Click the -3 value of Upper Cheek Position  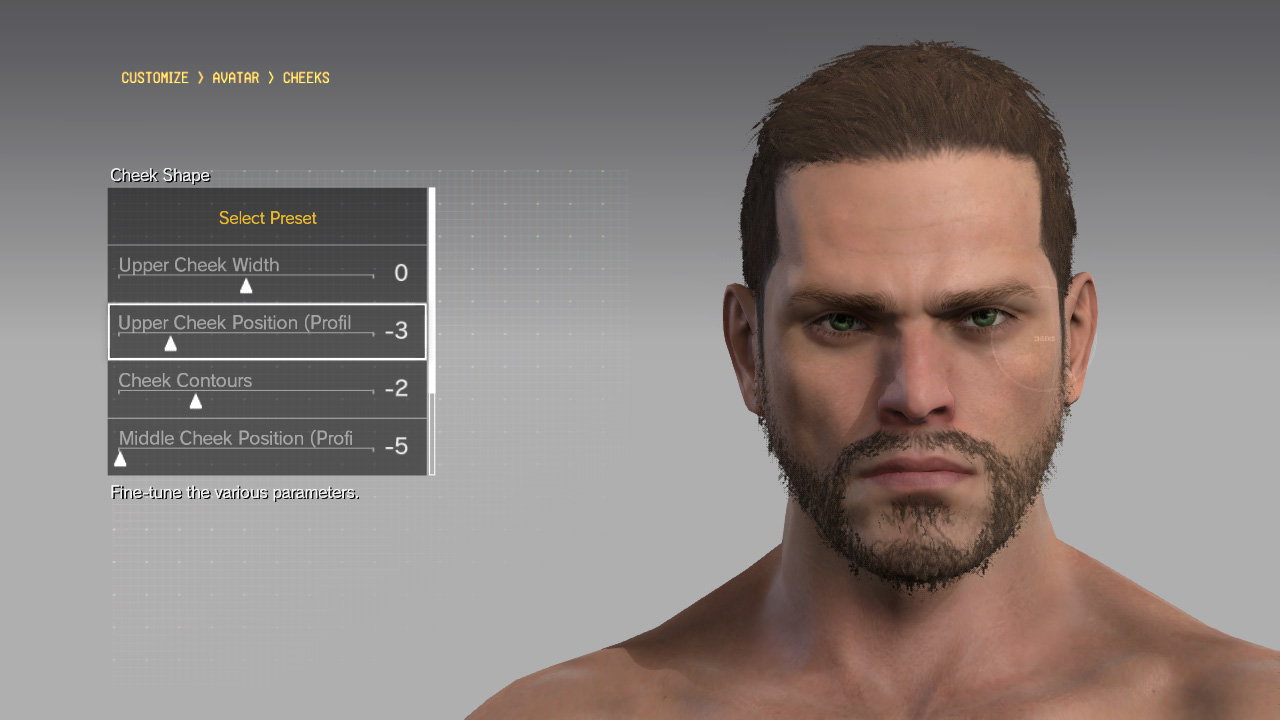tap(397, 331)
